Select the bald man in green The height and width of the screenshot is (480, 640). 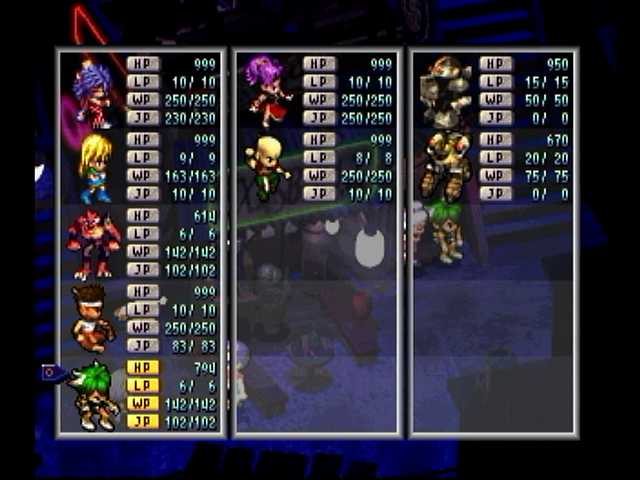pyautogui.click(x=266, y=166)
